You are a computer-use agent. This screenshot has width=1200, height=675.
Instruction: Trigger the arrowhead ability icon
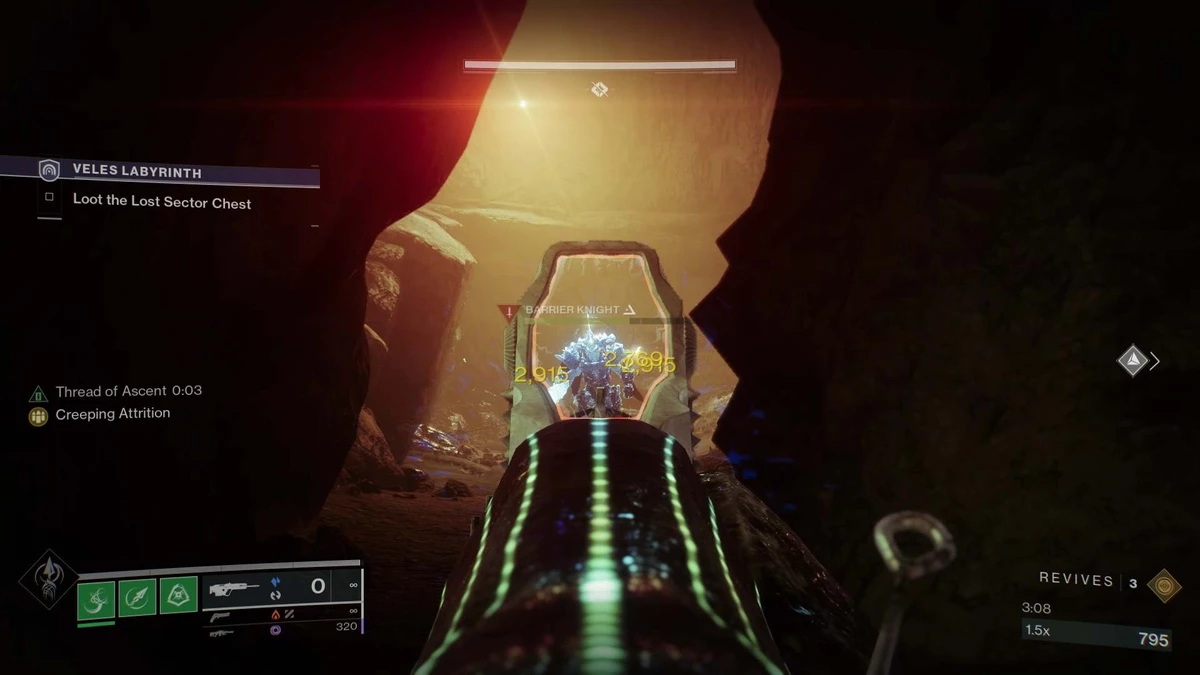[138, 598]
